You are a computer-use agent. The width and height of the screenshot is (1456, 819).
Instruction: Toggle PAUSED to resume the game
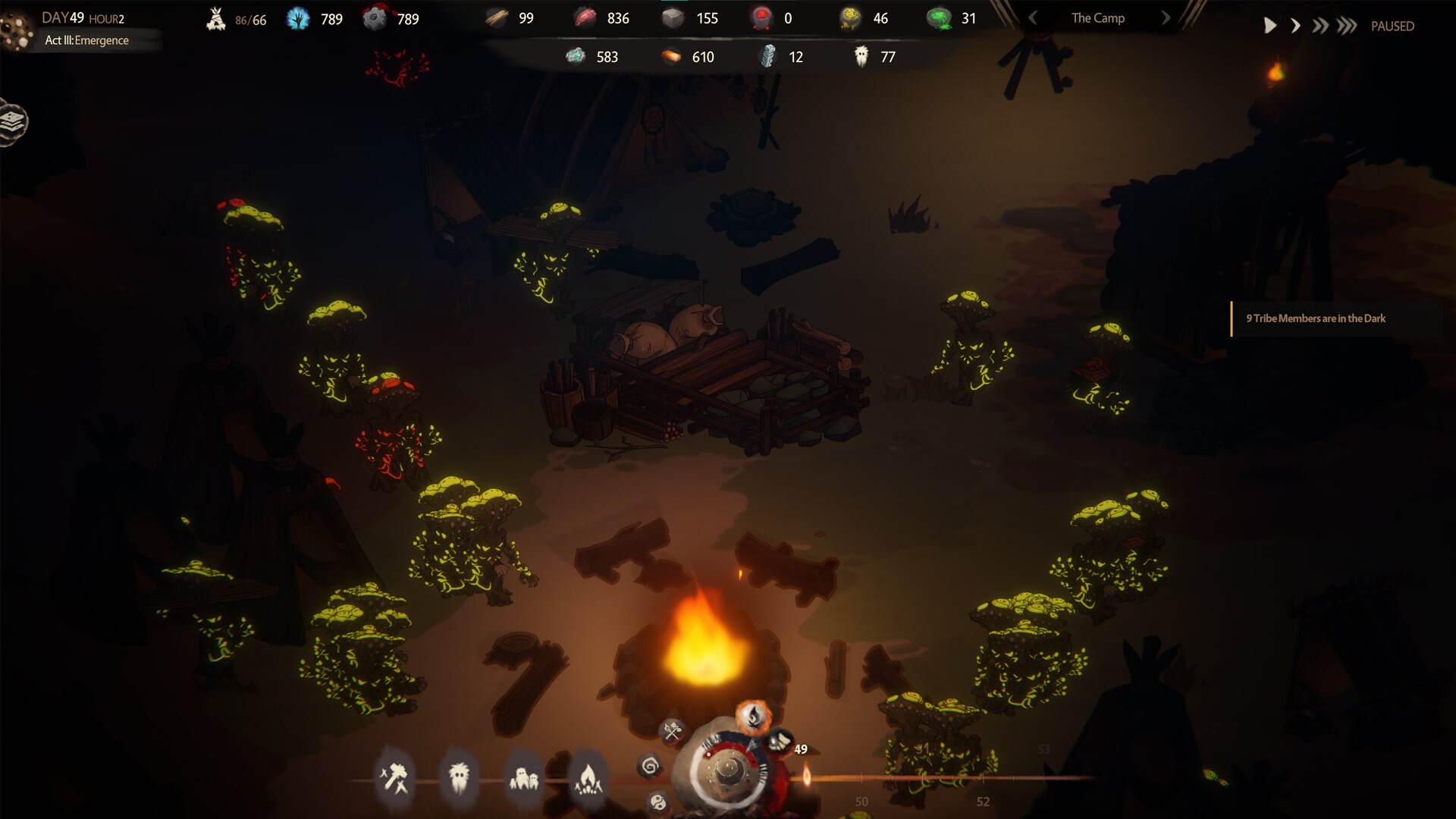[1392, 26]
